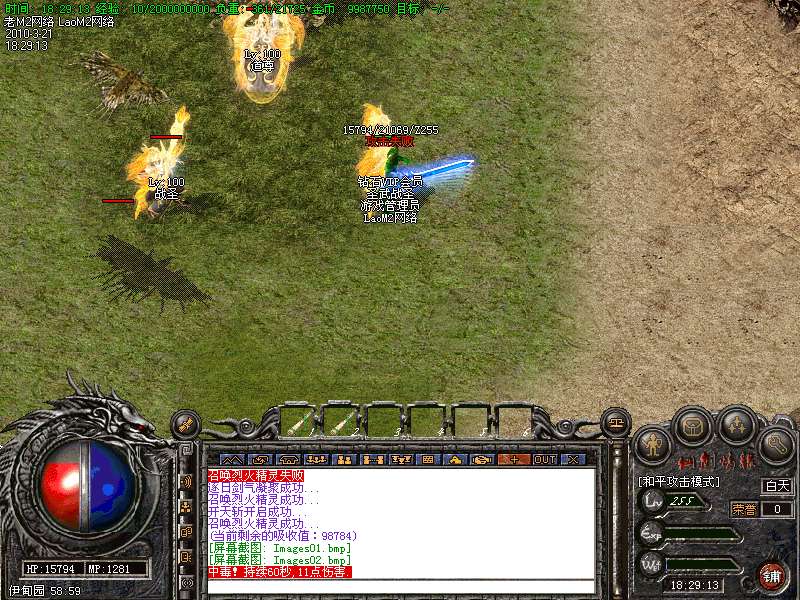Screen dimensions: 800x600
Task: Click the 荣誉 honor label
Action: pos(743,508)
